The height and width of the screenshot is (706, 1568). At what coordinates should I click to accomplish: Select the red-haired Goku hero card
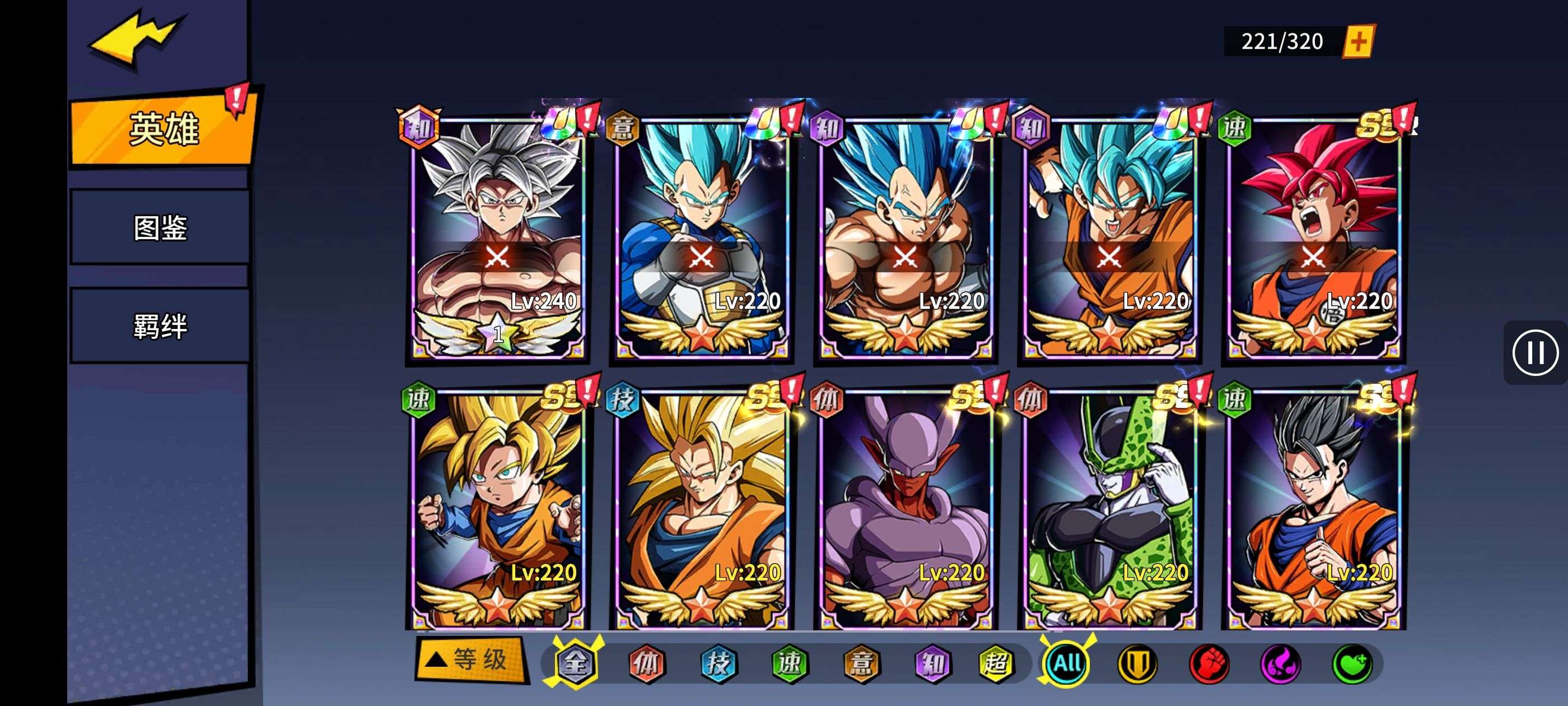[x=1313, y=238]
